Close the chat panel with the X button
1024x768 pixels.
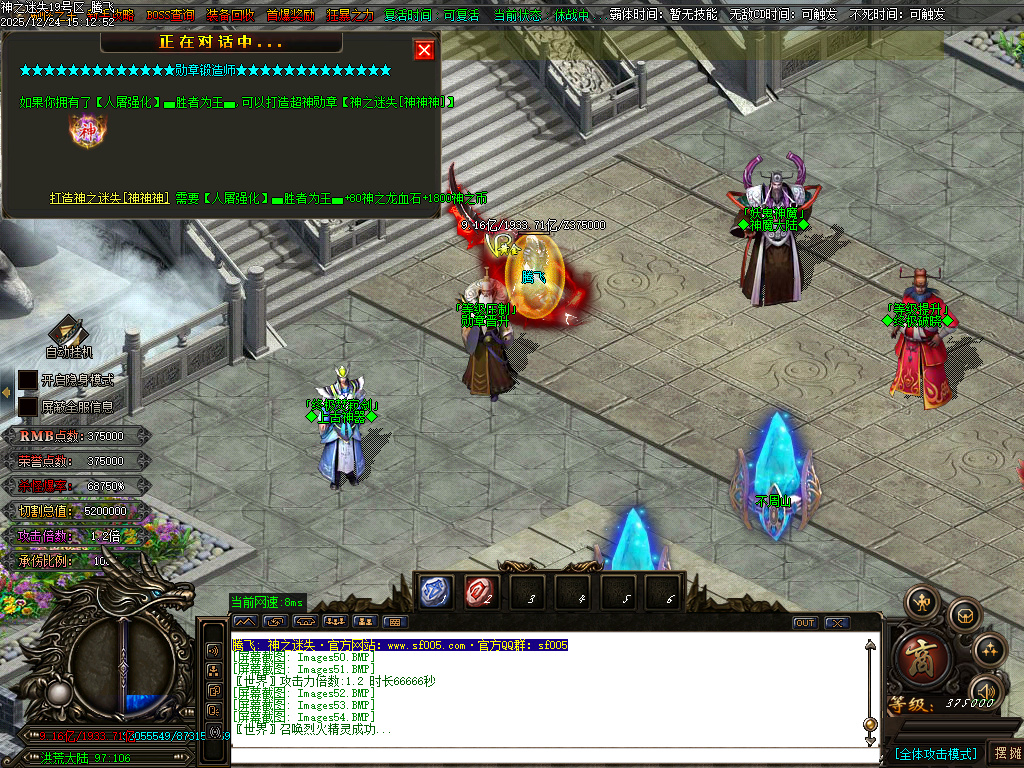pyautogui.click(x=836, y=623)
